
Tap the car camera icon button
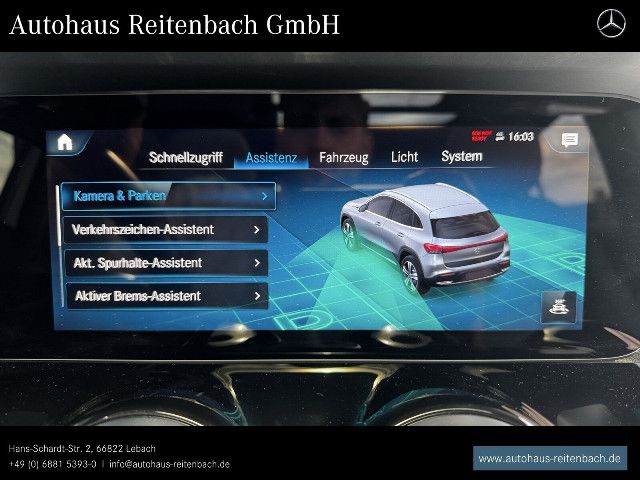[x=558, y=306]
